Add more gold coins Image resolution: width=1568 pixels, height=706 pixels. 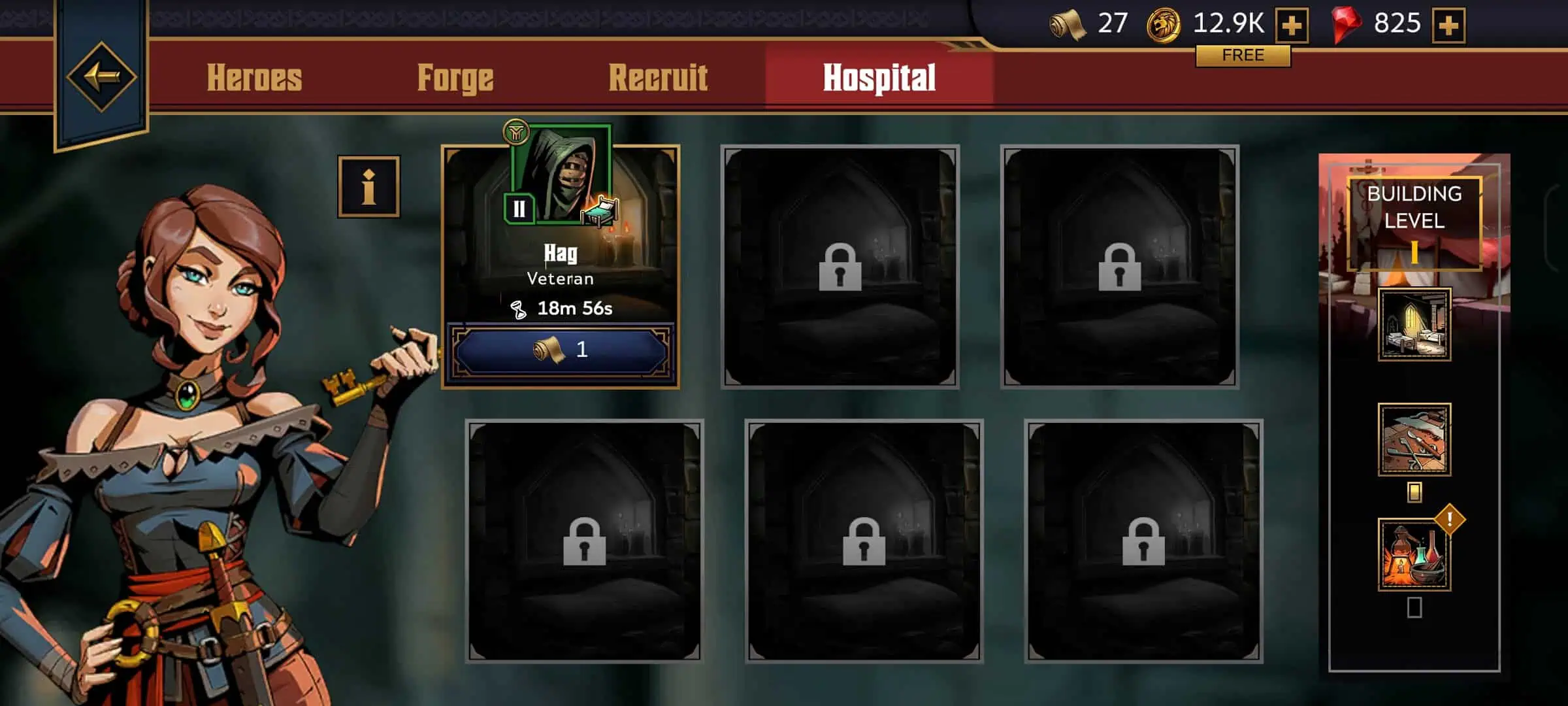[1292, 25]
